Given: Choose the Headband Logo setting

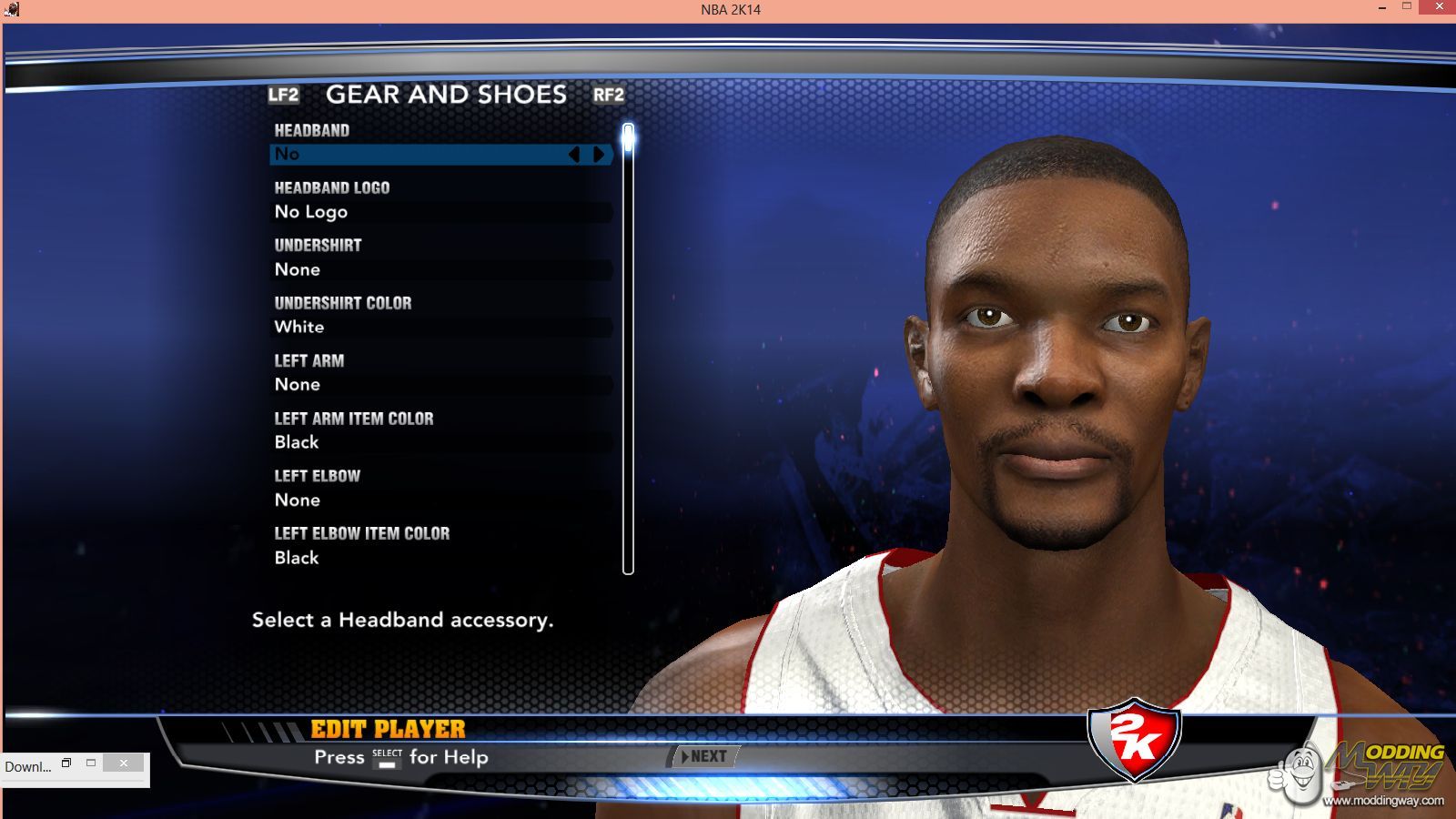Looking at the screenshot, I should 441,212.
